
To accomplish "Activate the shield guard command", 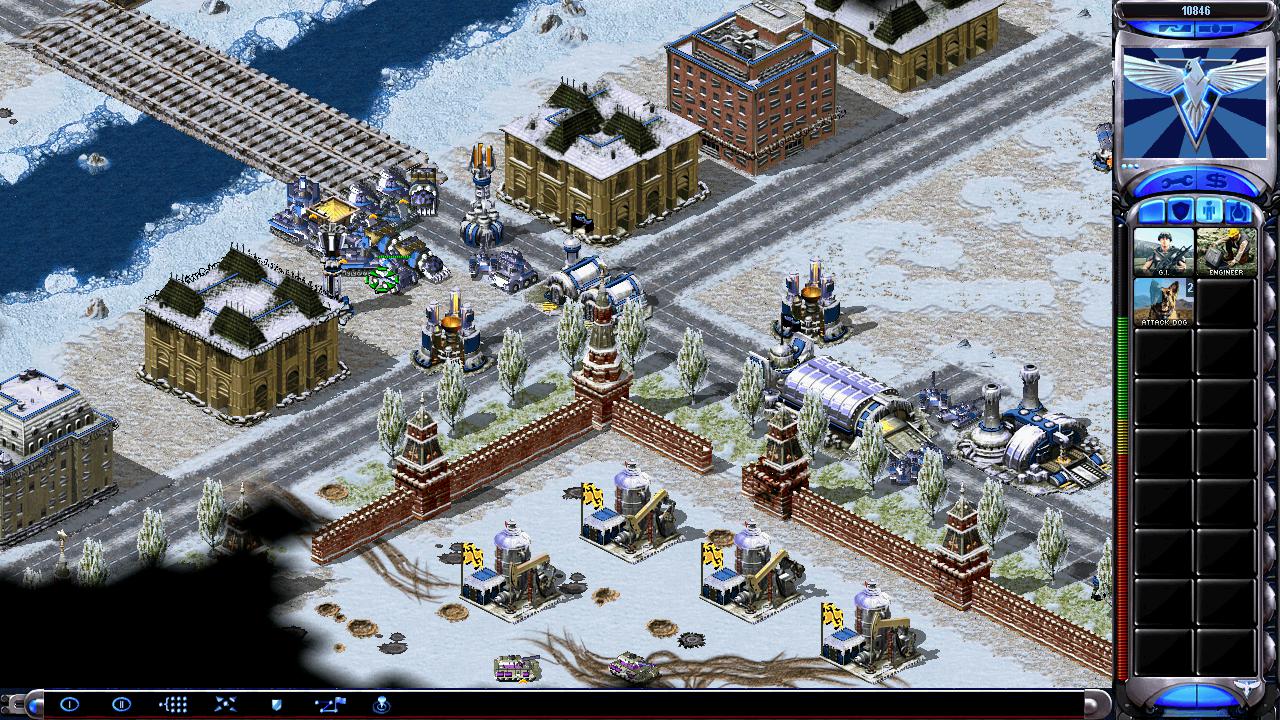I will coord(277,704).
